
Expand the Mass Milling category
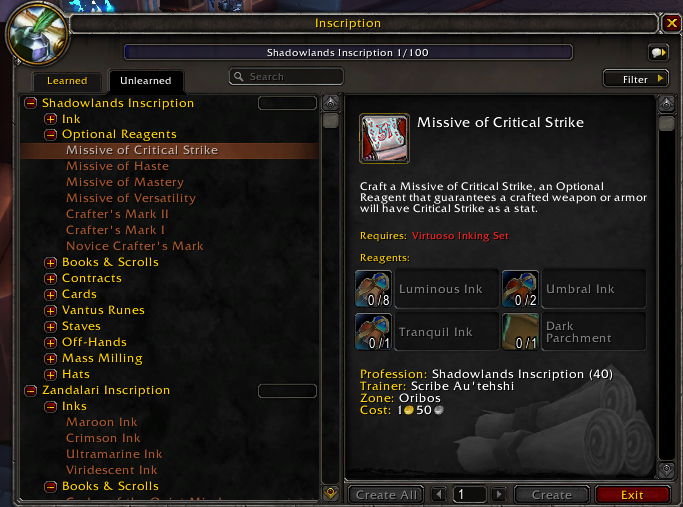click(x=51, y=358)
